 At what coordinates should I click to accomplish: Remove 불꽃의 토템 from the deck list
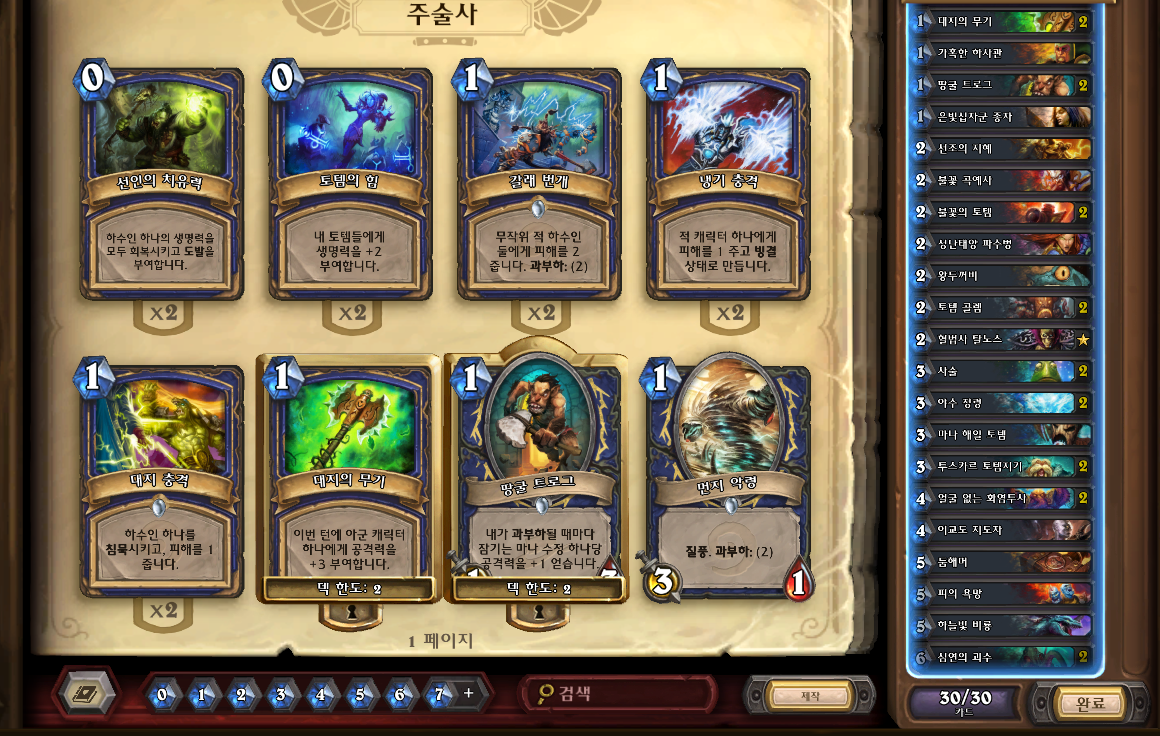1000,212
